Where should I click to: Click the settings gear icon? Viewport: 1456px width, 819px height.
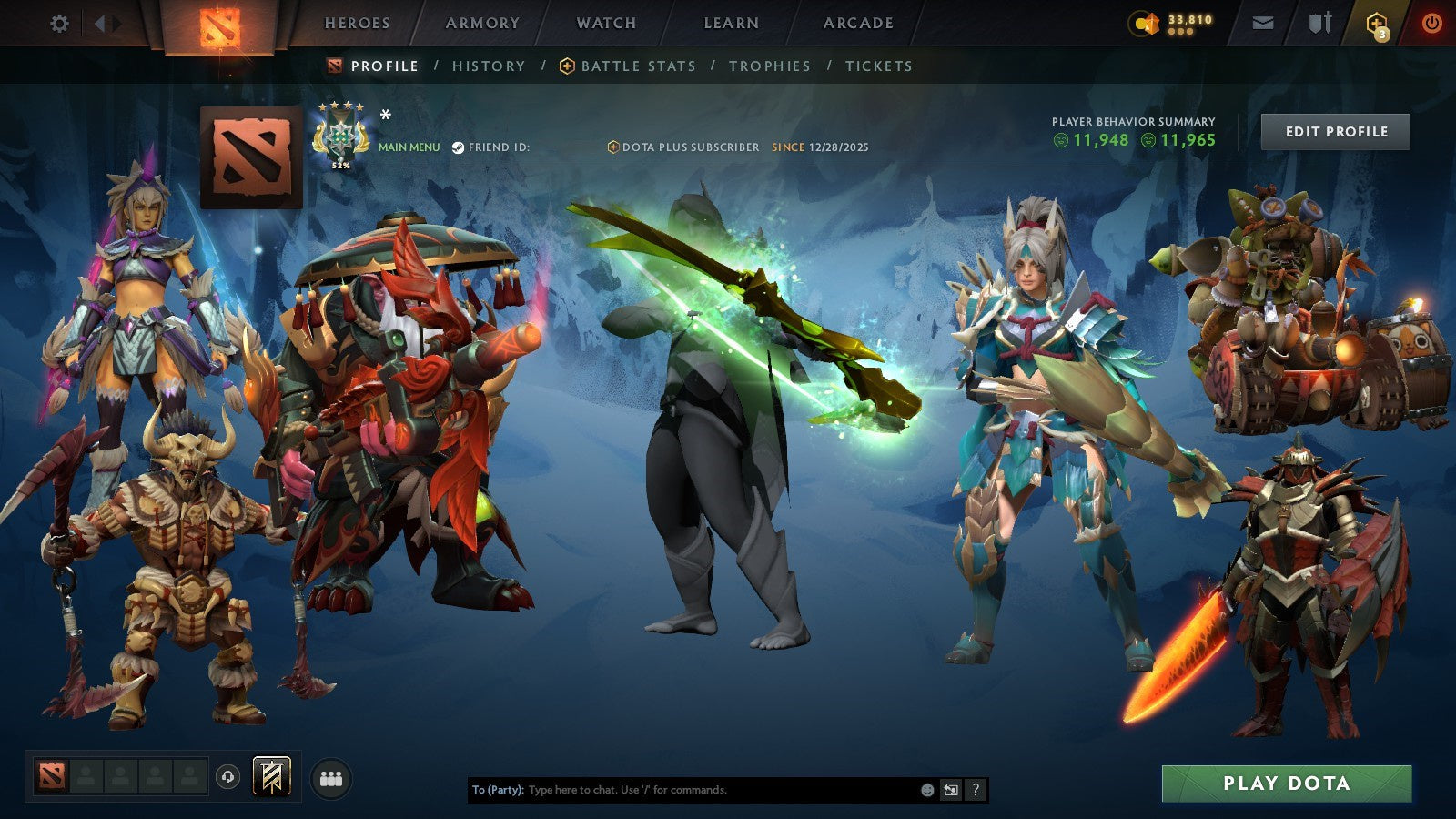(x=60, y=24)
